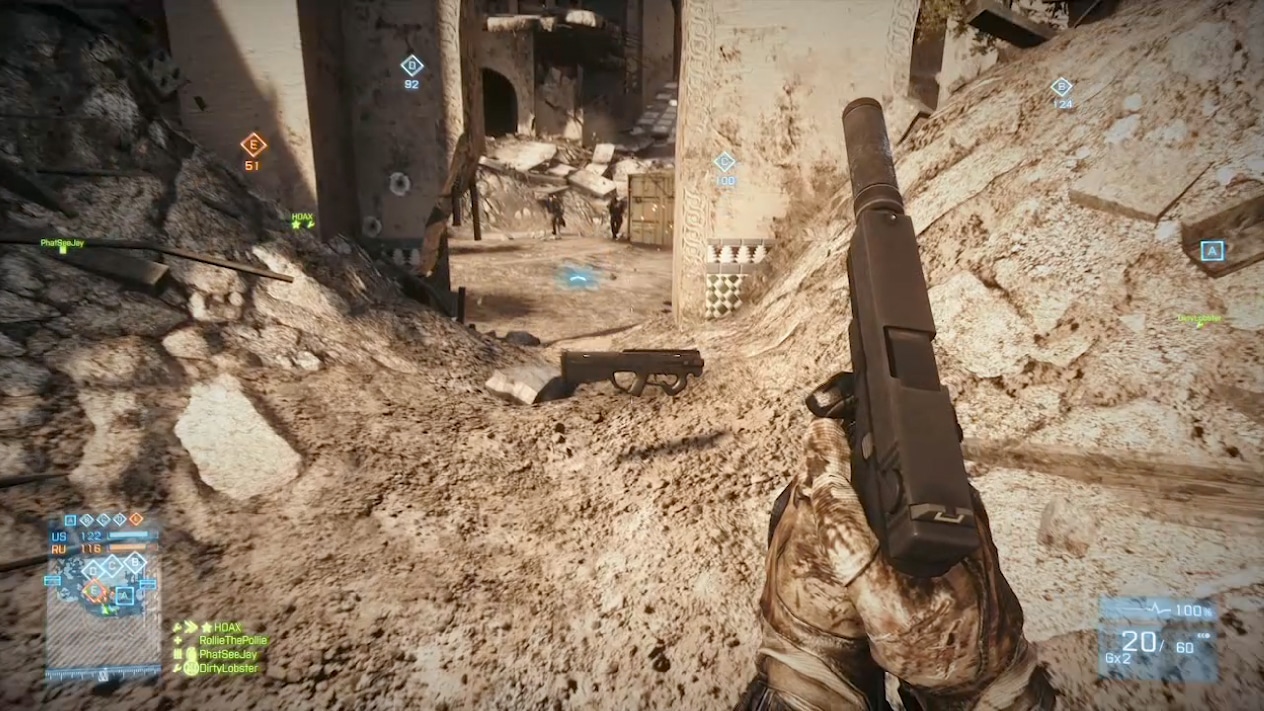Select the B objective marker showing 124

click(x=1061, y=87)
